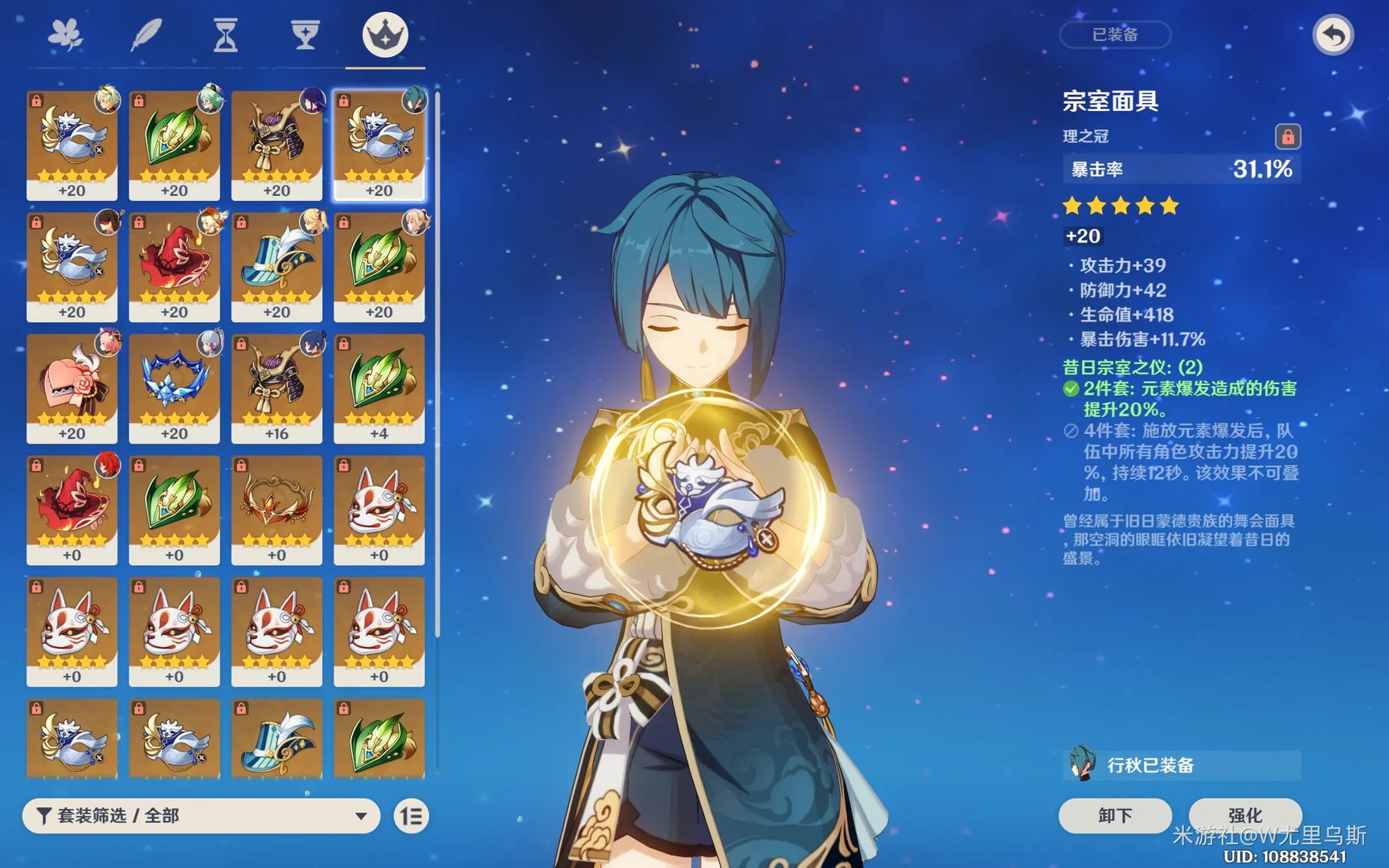
Task: Toggle the red lock on the artifact detail panel
Action: (x=1290, y=137)
